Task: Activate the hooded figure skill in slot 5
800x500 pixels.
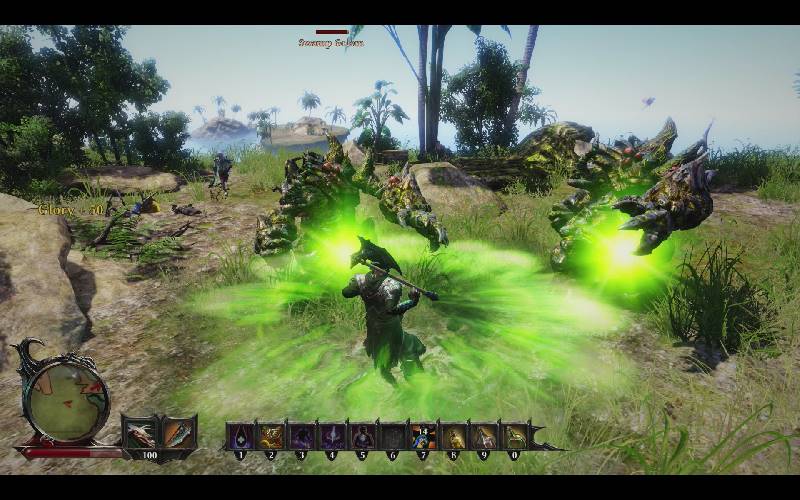Action: 362,436
